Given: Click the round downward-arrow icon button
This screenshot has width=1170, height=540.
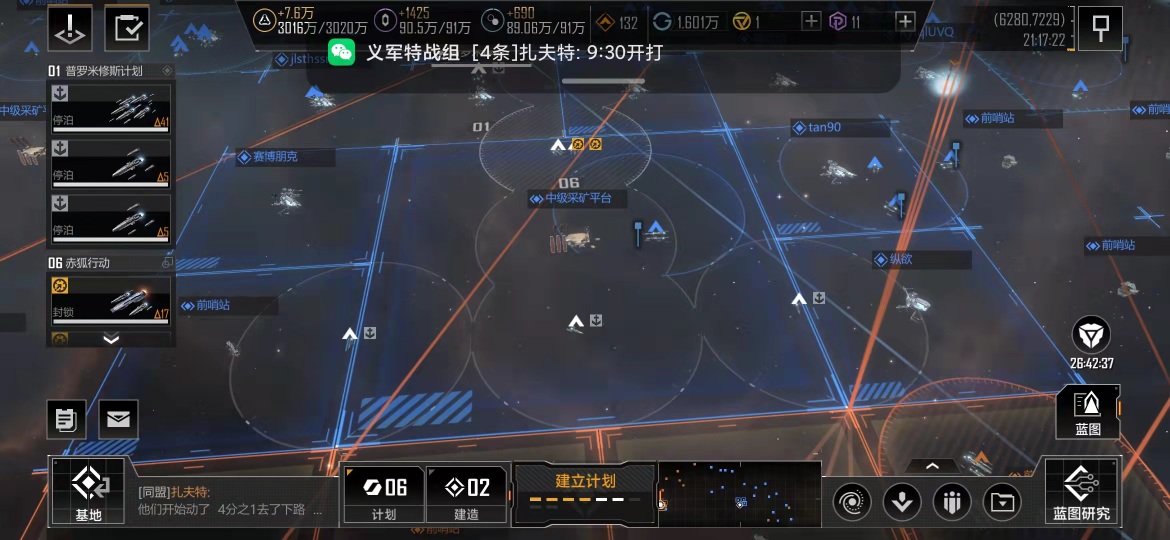Looking at the screenshot, I should (902, 500).
